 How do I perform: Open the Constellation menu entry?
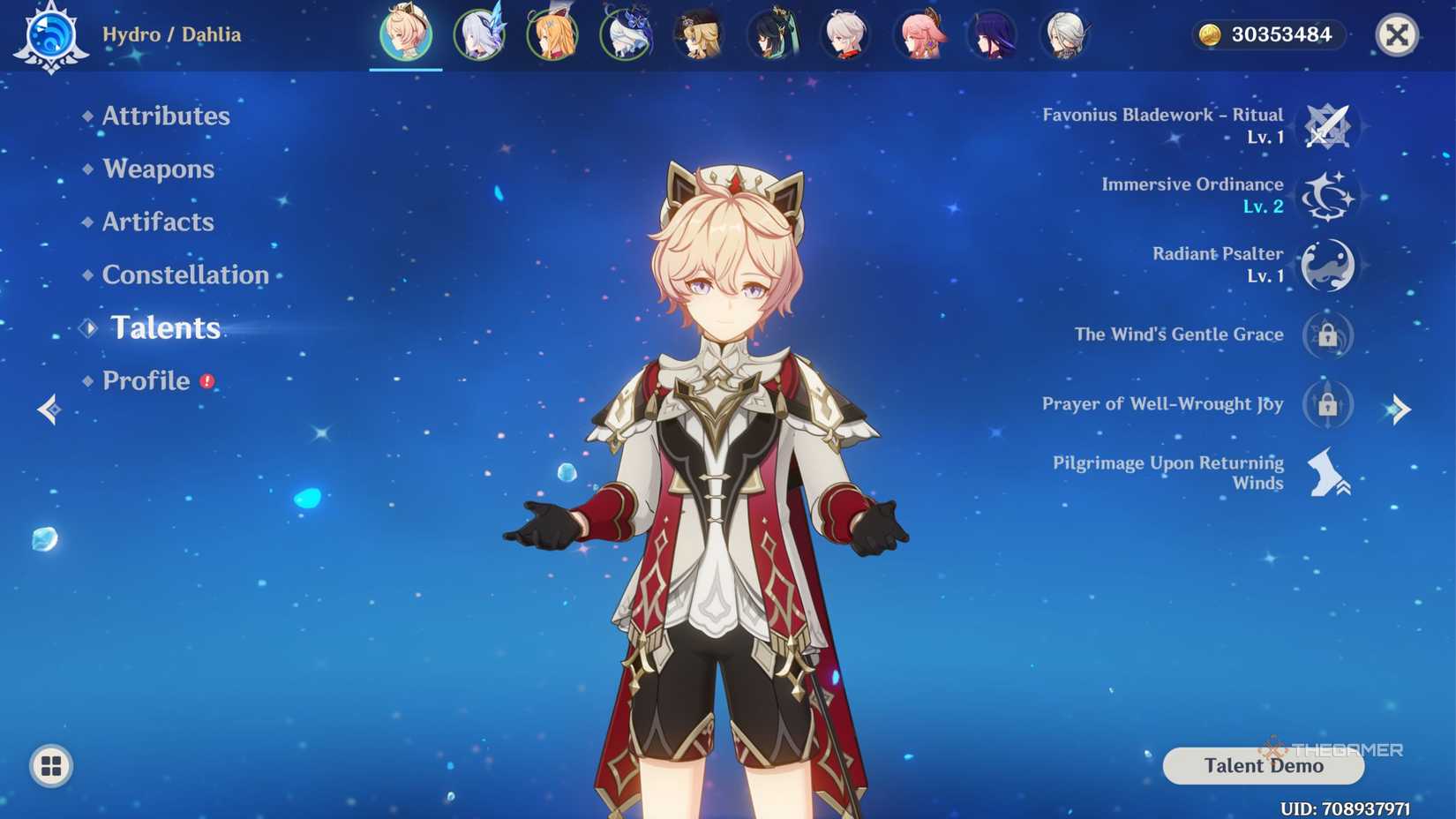[x=185, y=274]
